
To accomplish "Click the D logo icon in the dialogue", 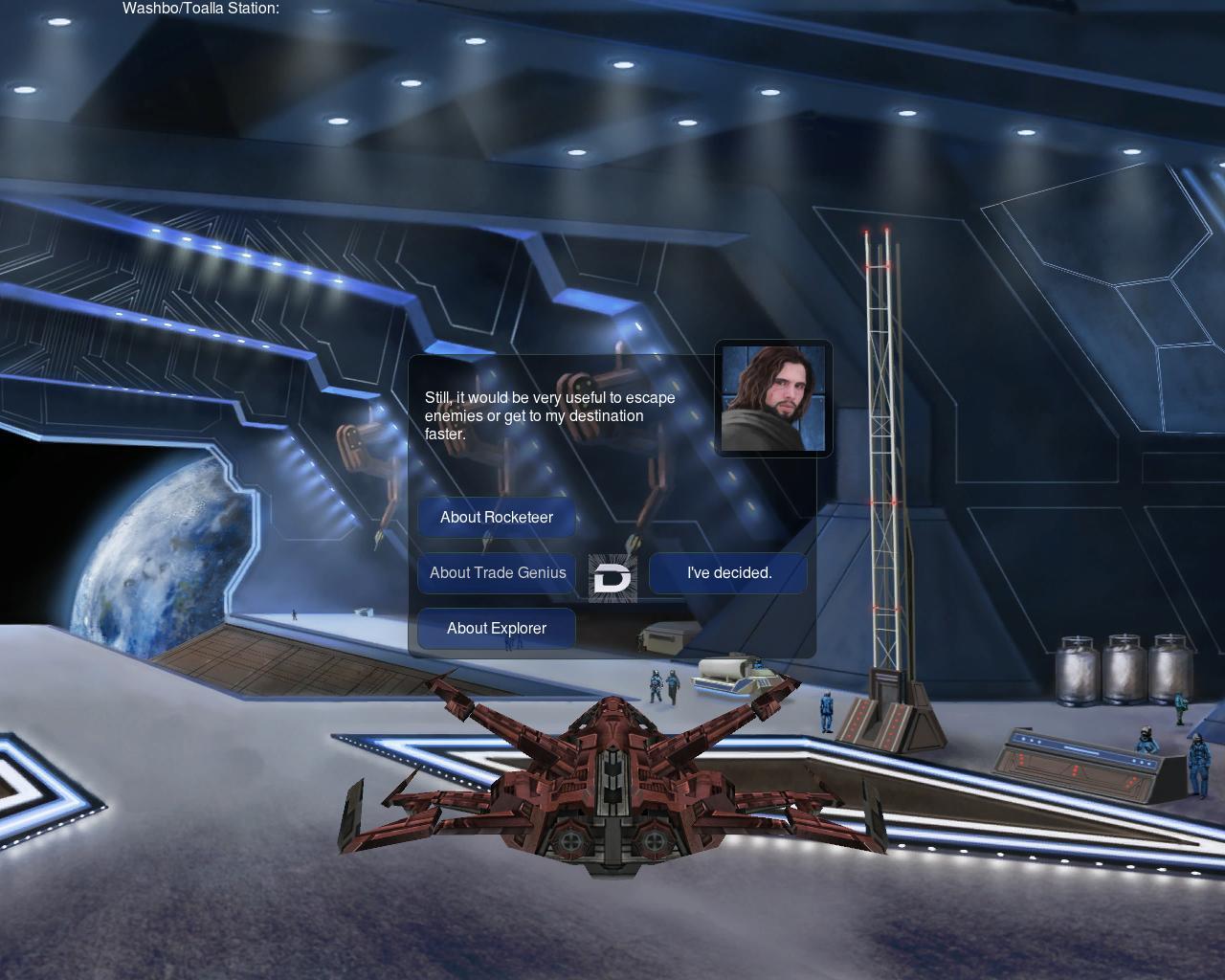I will tap(612, 578).
